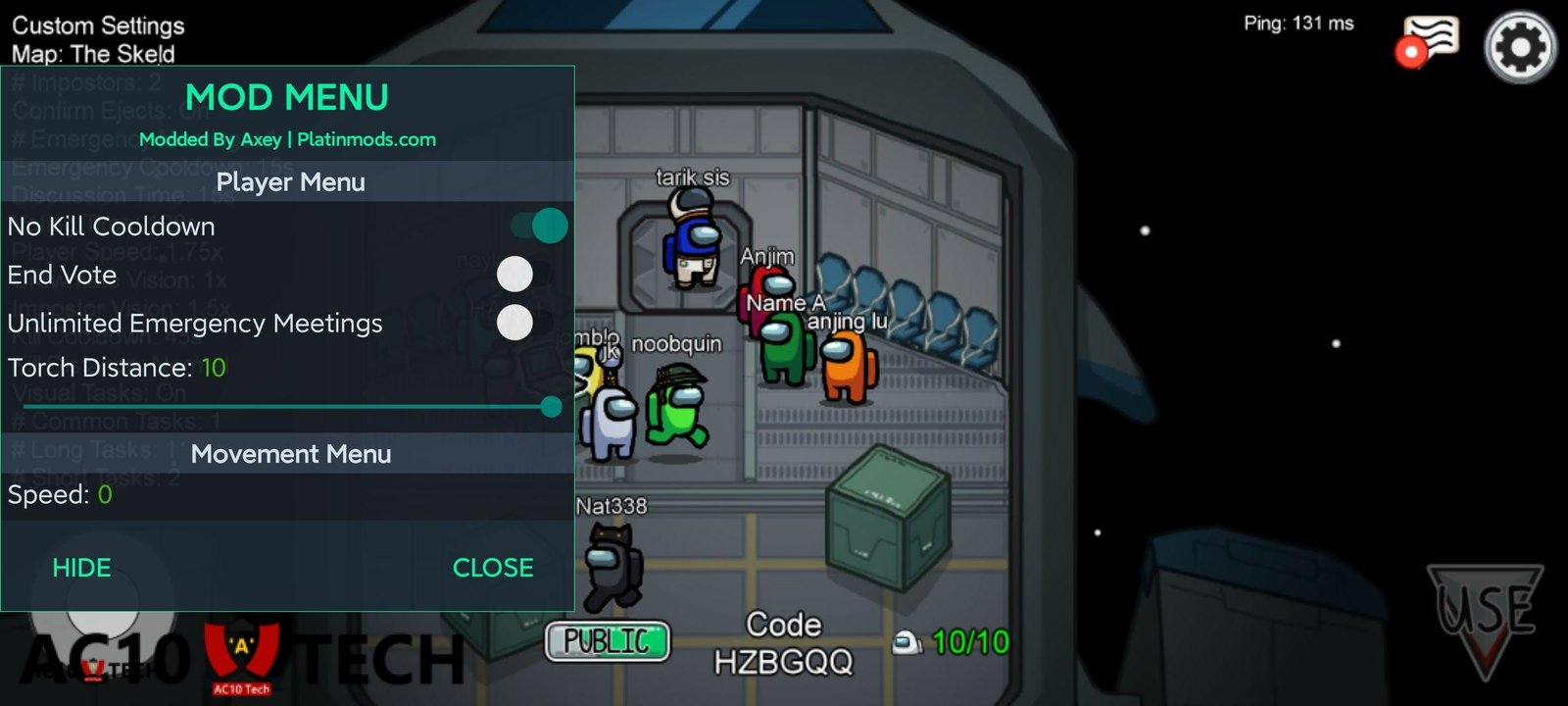Hide the mod menu

click(81, 568)
